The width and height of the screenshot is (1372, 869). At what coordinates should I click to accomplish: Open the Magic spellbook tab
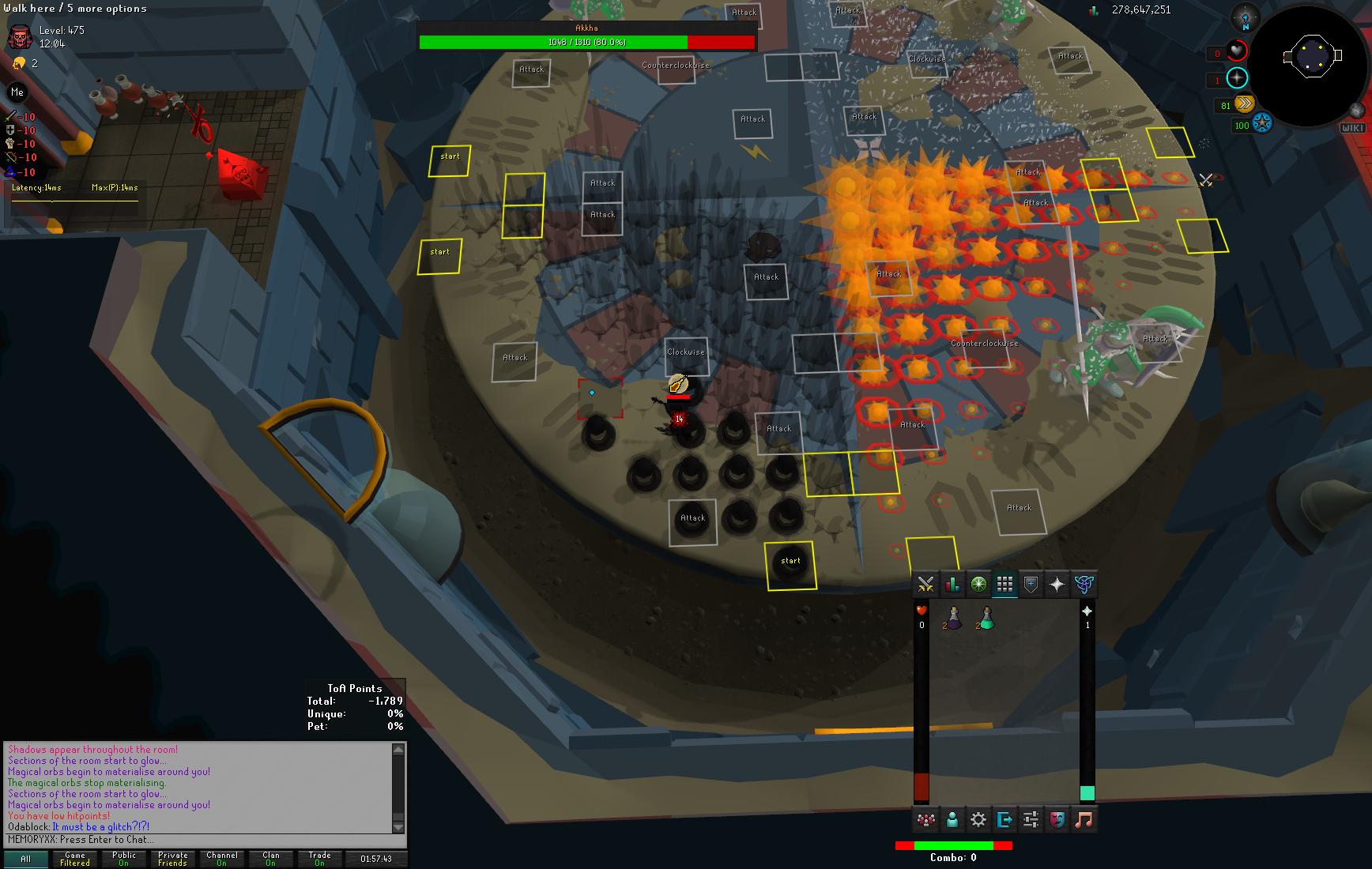coord(1084,585)
